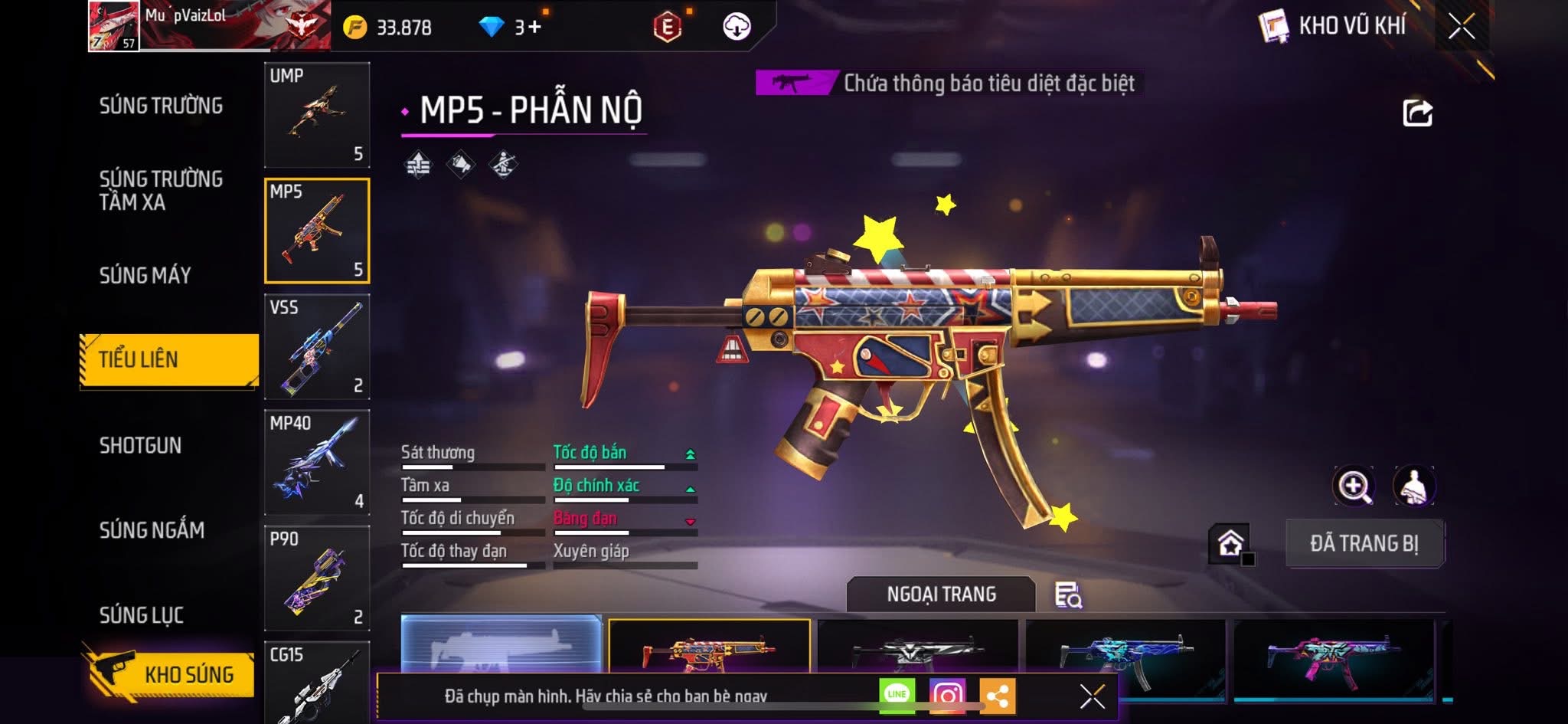1568x724 pixels.
Task: Dismiss the screenshot share banner
Action: click(1092, 696)
